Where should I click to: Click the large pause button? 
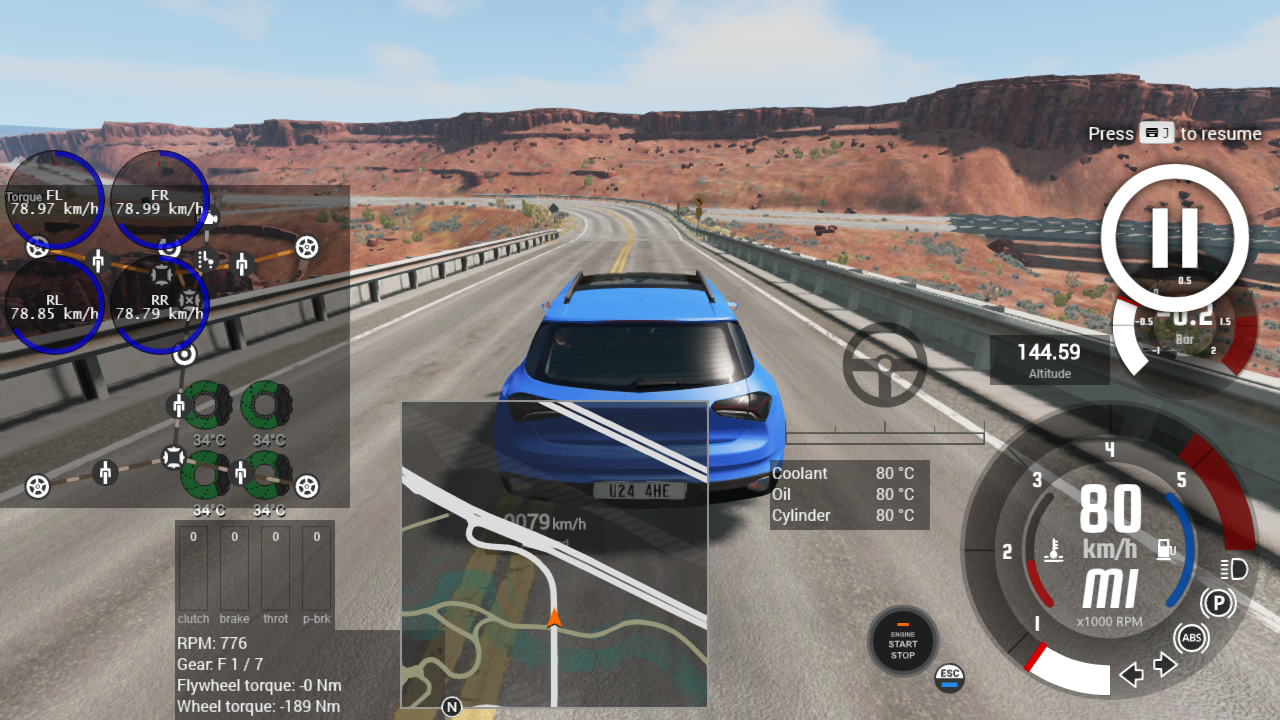point(1175,238)
